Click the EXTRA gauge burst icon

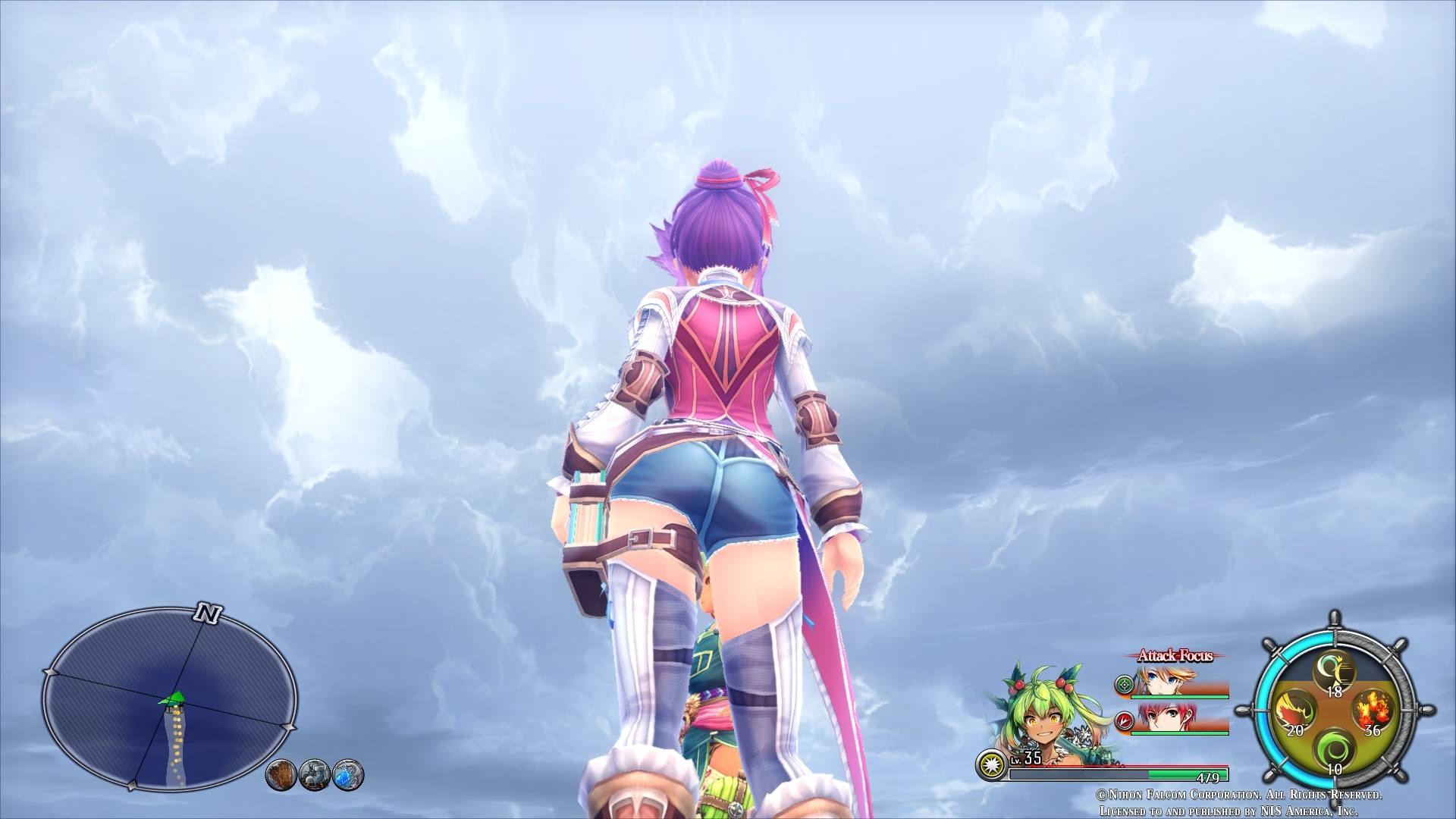click(x=989, y=764)
